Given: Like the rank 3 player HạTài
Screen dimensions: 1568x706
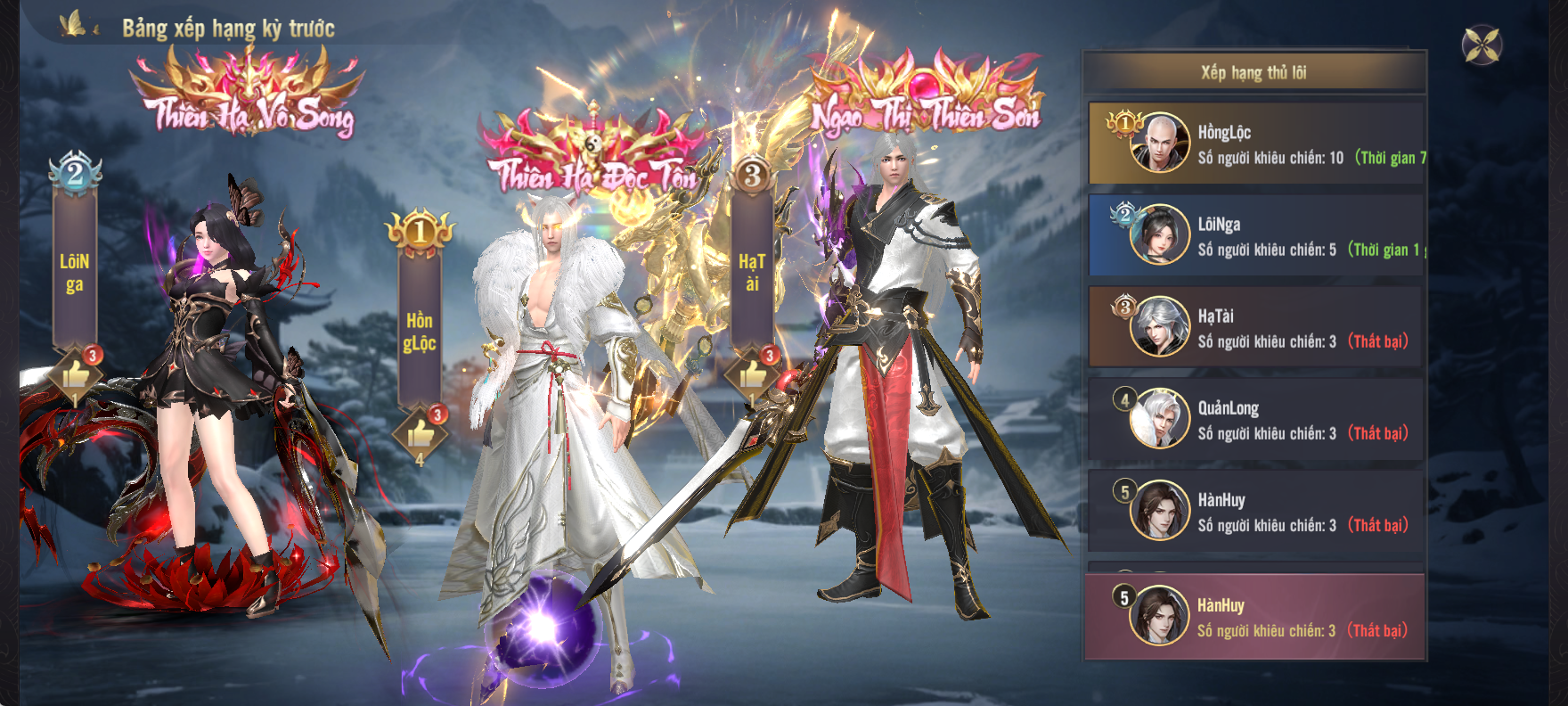Looking at the screenshot, I should click(x=753, y=374).
